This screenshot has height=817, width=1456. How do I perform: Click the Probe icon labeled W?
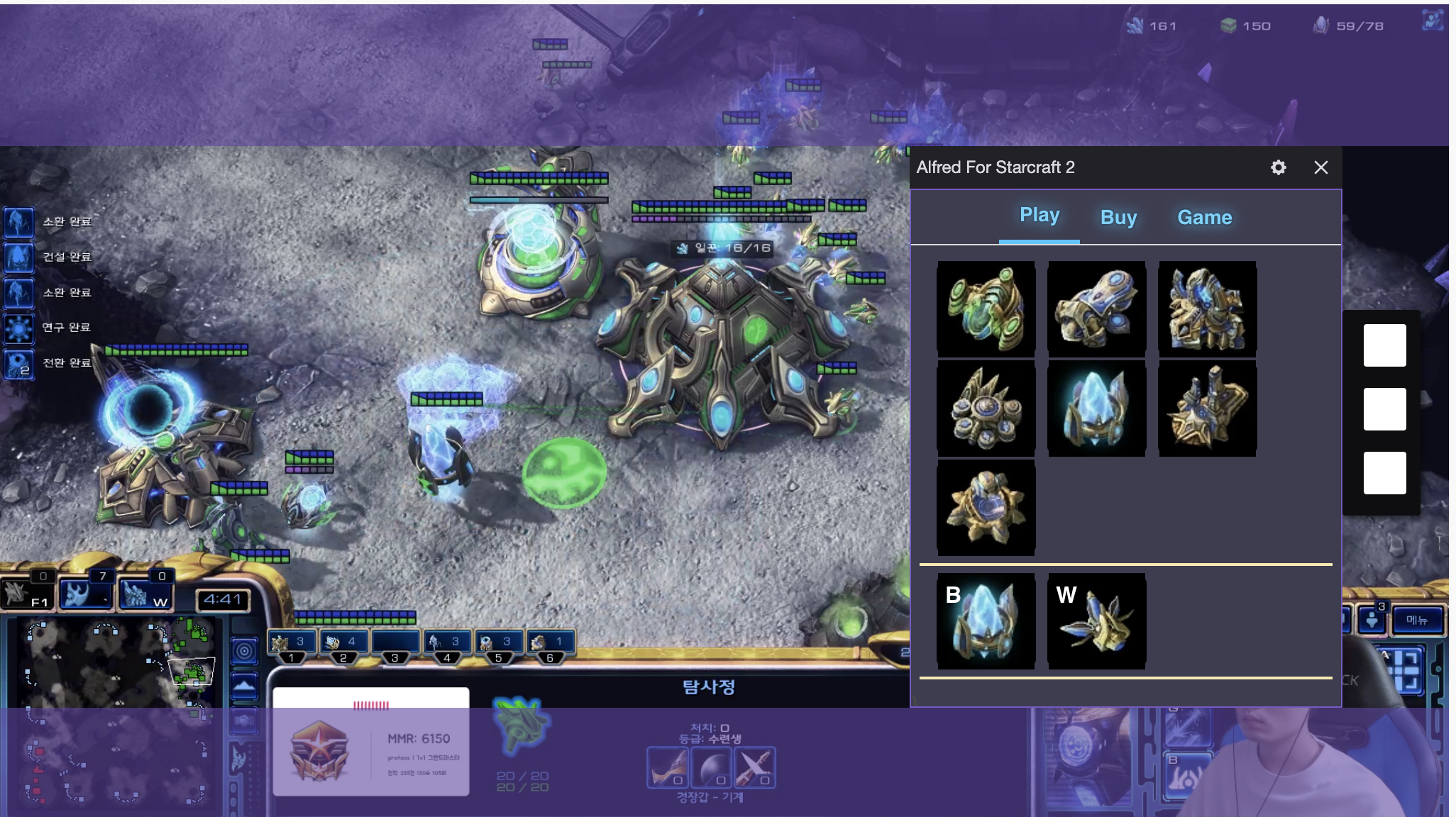[x=1096, y=621]
